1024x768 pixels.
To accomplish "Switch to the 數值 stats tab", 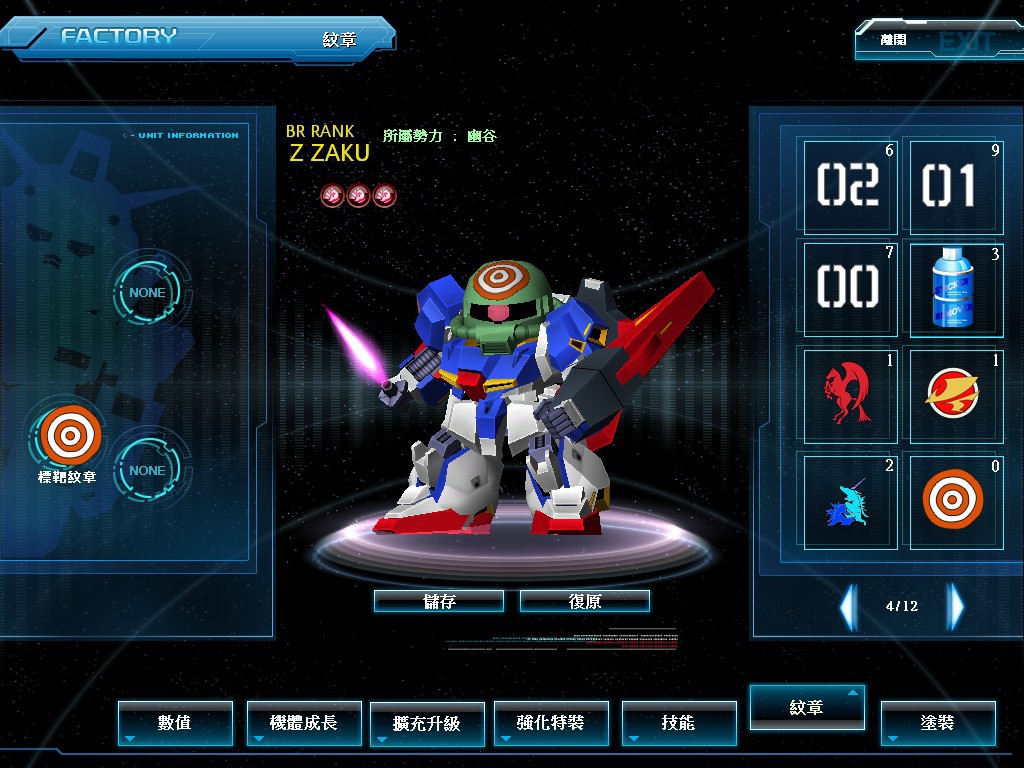I will tap(175, 722).
